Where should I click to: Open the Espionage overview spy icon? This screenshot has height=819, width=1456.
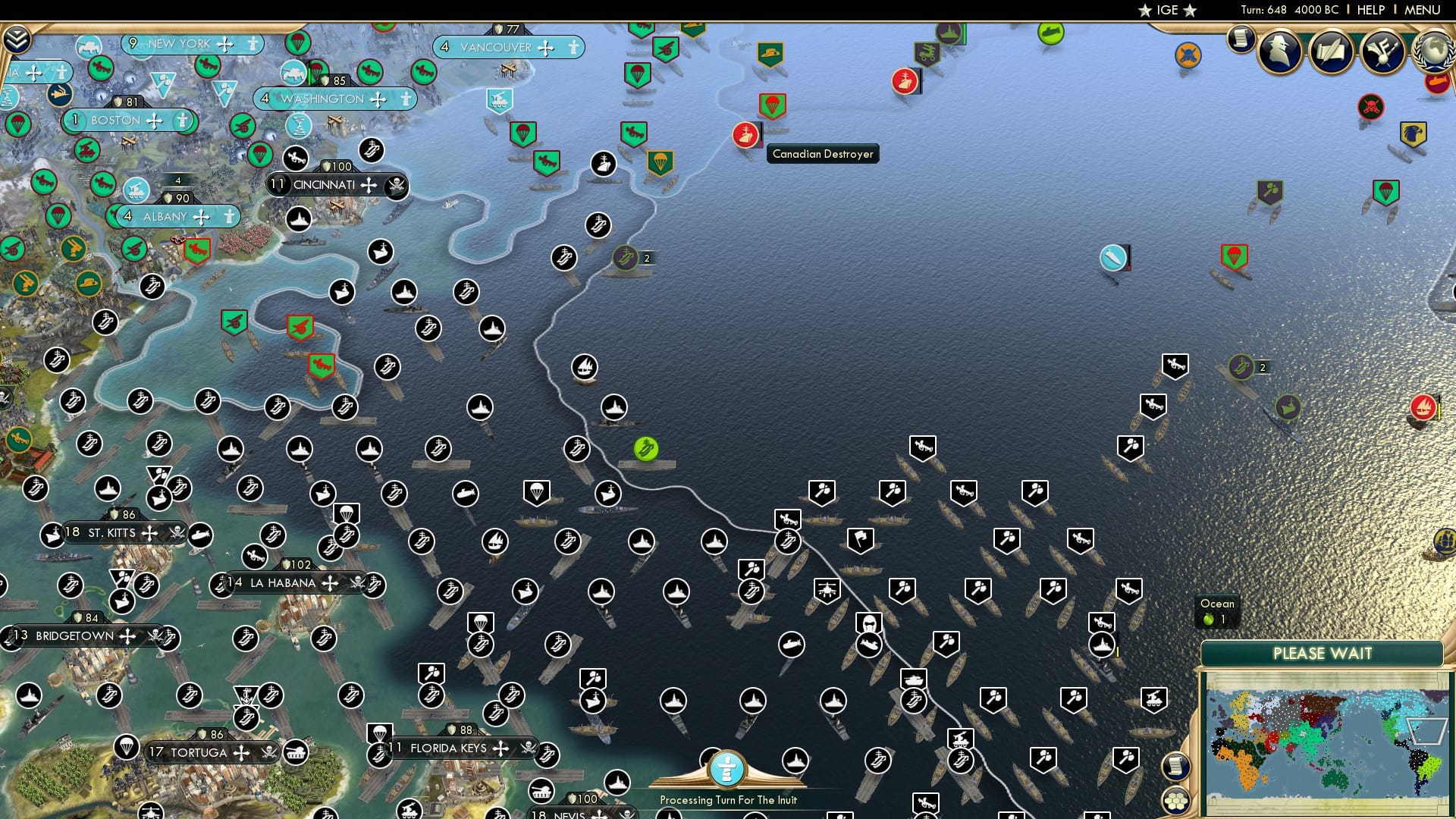tap(1280, 52)
